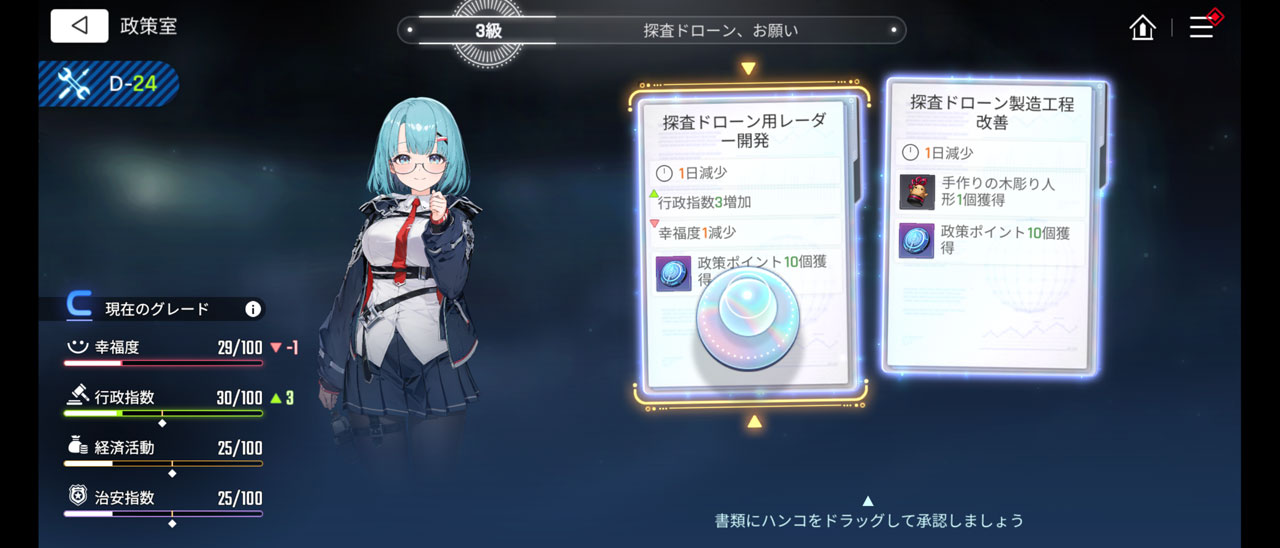Viewport: 1280px width, 548px height.
Task: Tap the D-24 remaining days badge
Action: (x=110, y=84)
